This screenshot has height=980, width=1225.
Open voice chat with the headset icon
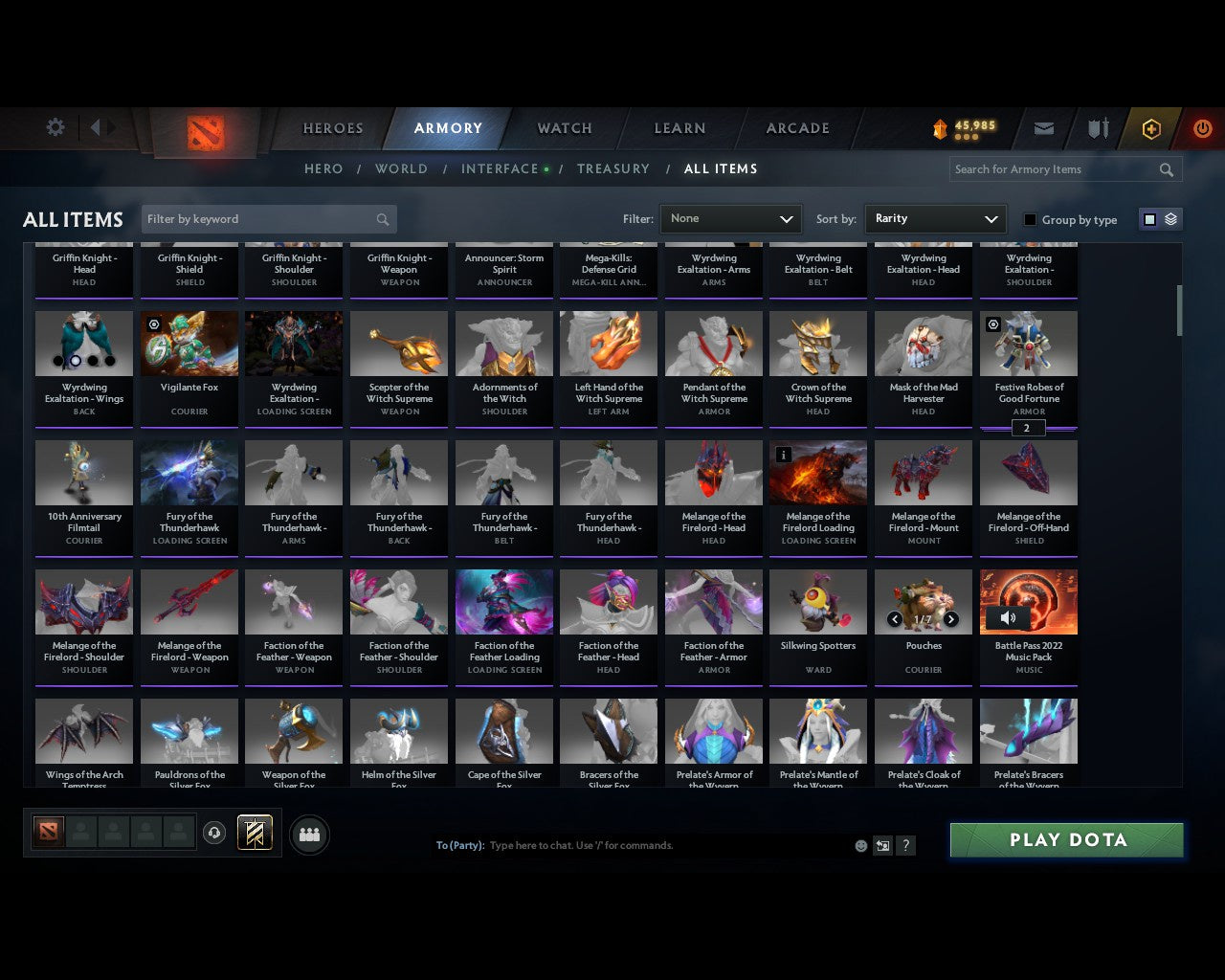(215, 833)
